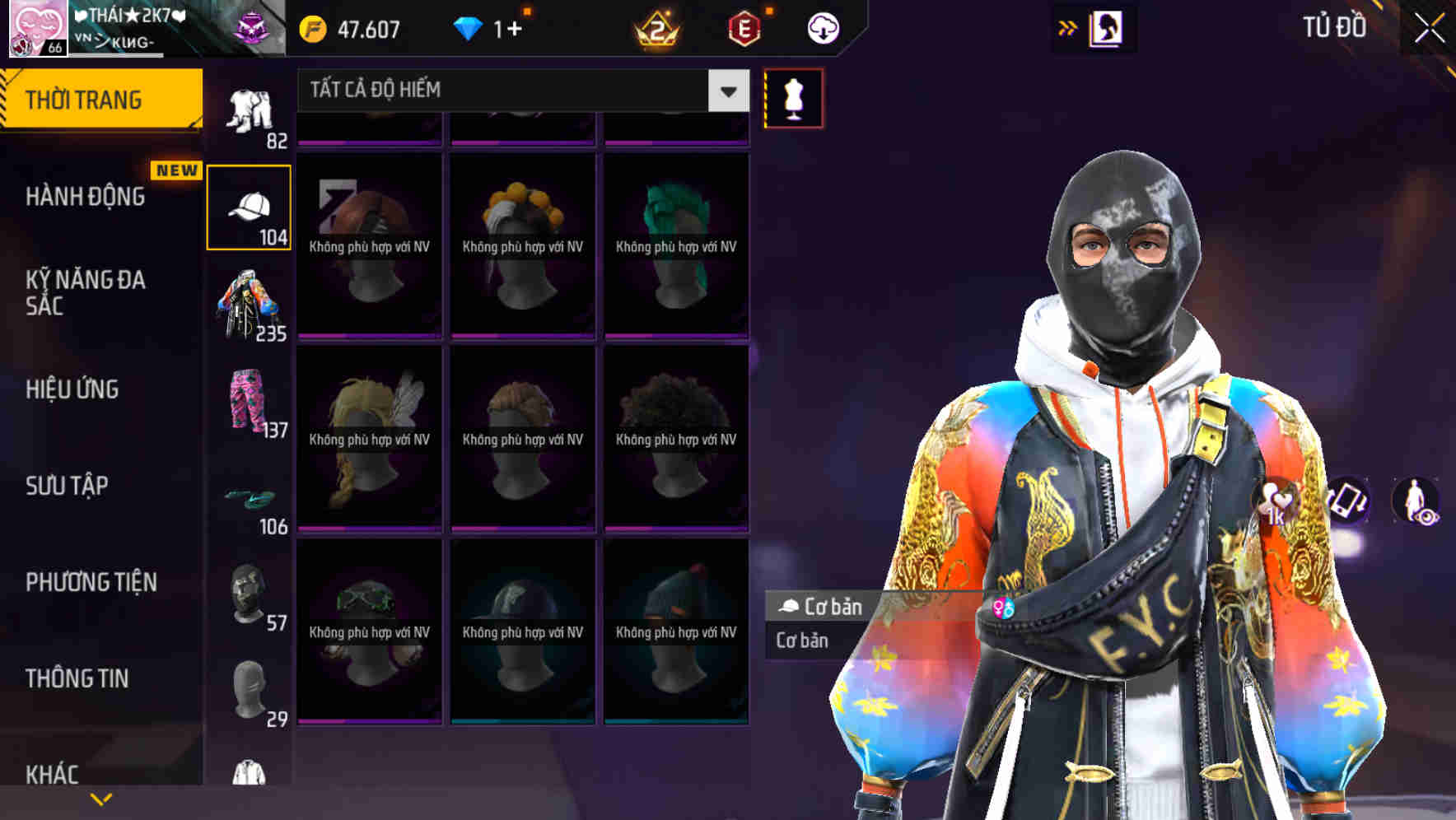The height and width of the screenshot is (820, 1456).
Task: Select the cap category icon showing 104 items
Action: click(x=250, y=206)
